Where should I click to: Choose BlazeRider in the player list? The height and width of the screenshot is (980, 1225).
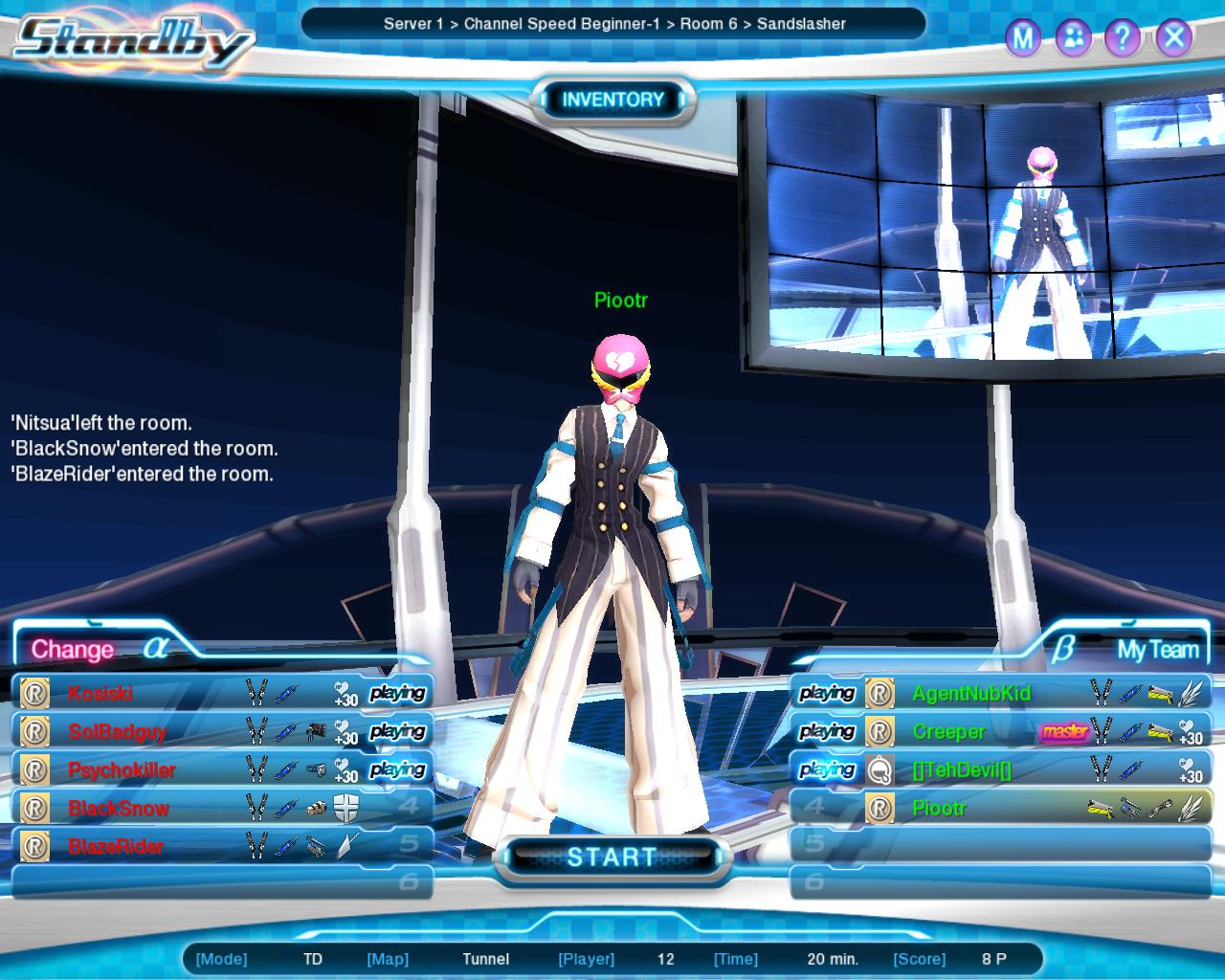tap(116, 846)
